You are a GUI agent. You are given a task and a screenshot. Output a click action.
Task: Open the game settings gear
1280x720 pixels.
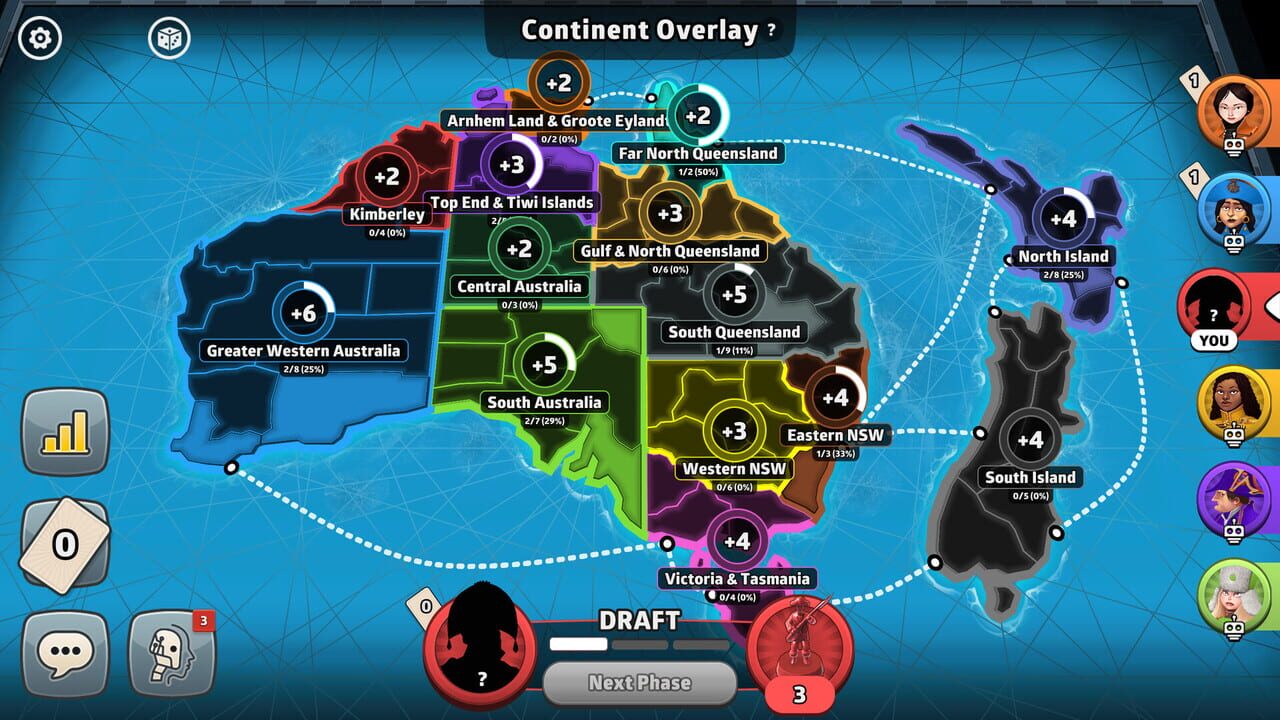(x=38, y=38)
